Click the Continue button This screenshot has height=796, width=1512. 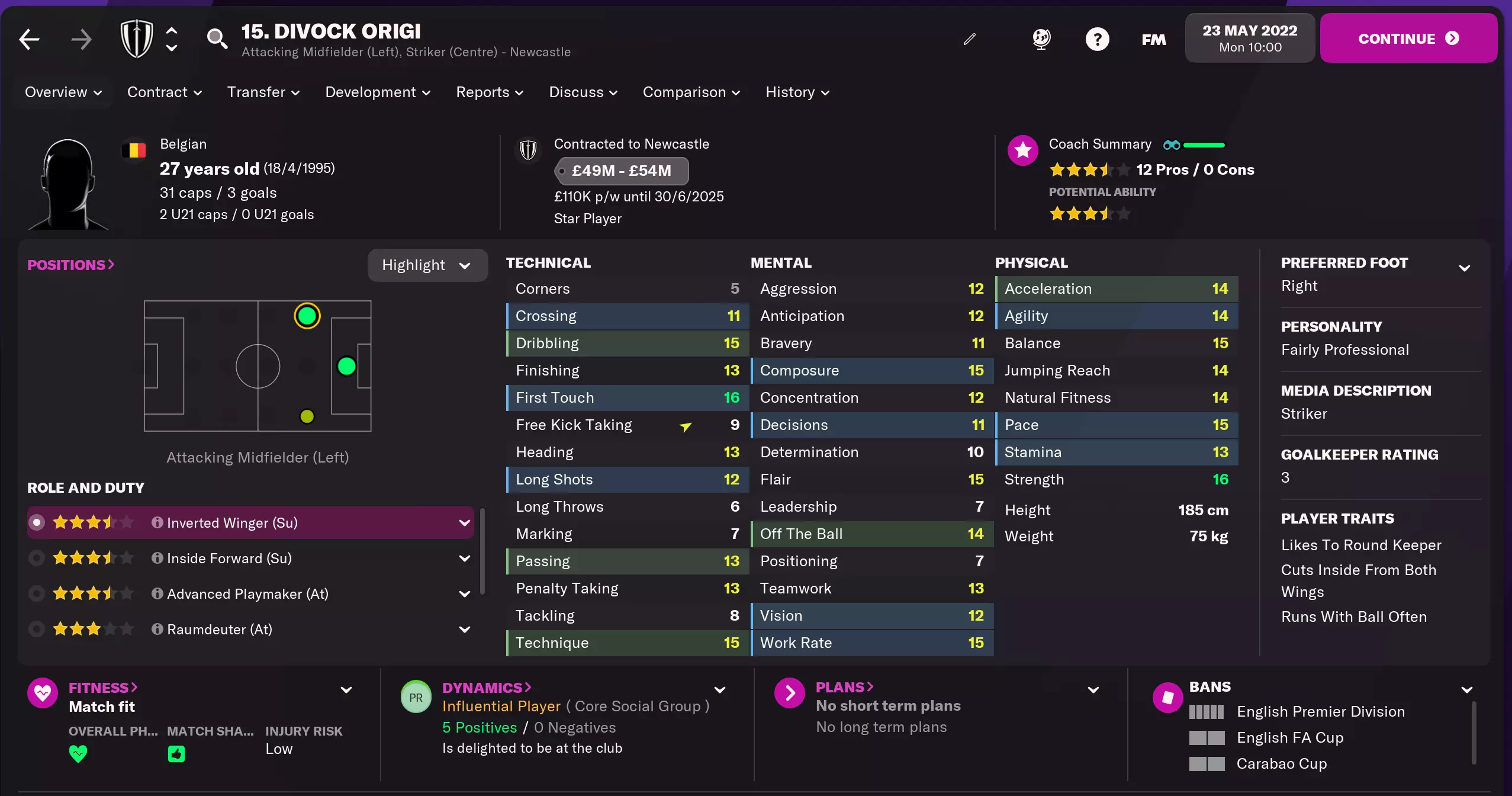click(x=1408, y=38)
